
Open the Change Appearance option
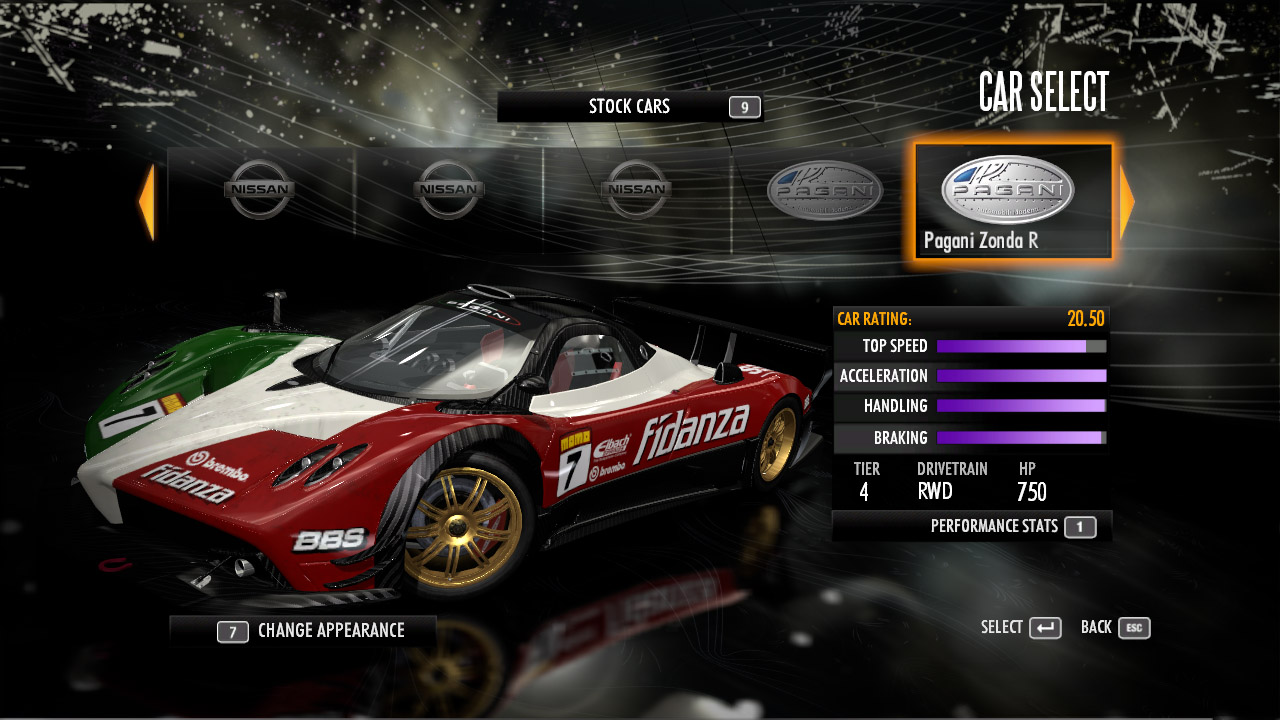[303, 631]
